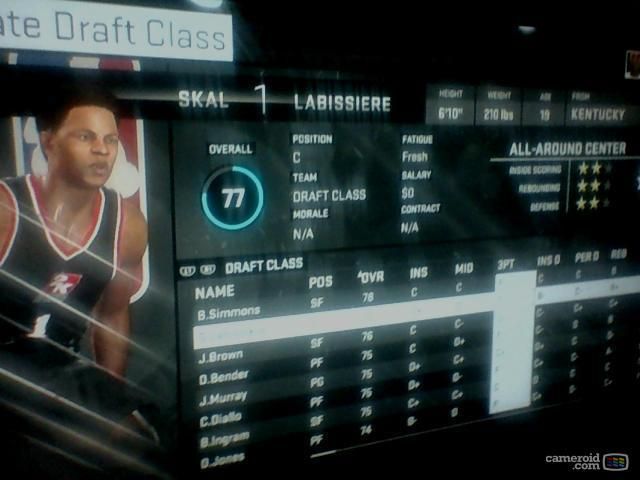Sort by the PER D column header
The width and height of the screenshot is (640, 480).
[x=585, y=258]
